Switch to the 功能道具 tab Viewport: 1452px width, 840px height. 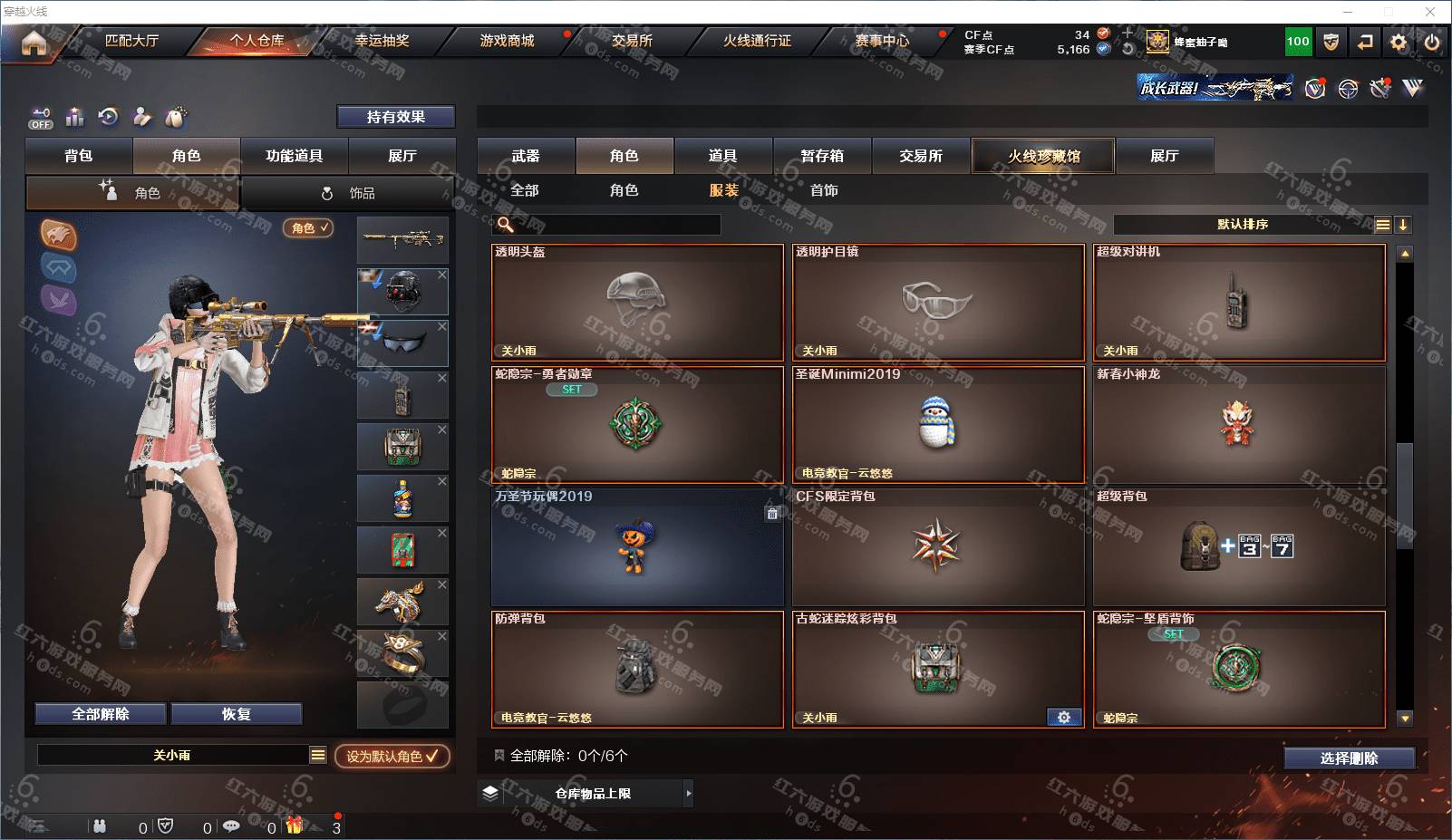[x=294, y=156]
